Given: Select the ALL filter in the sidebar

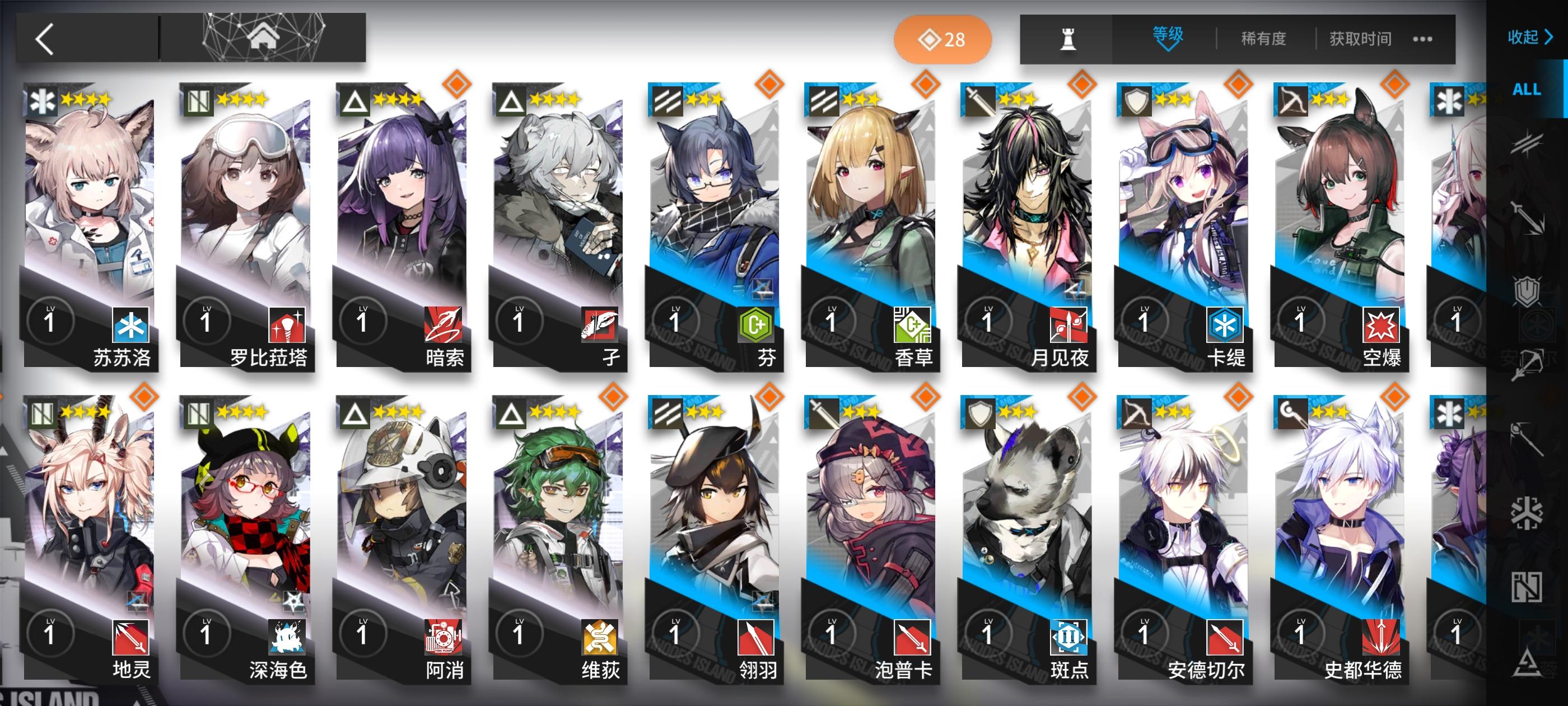Looking at the screenshot, I should (x=1527, y=89).
